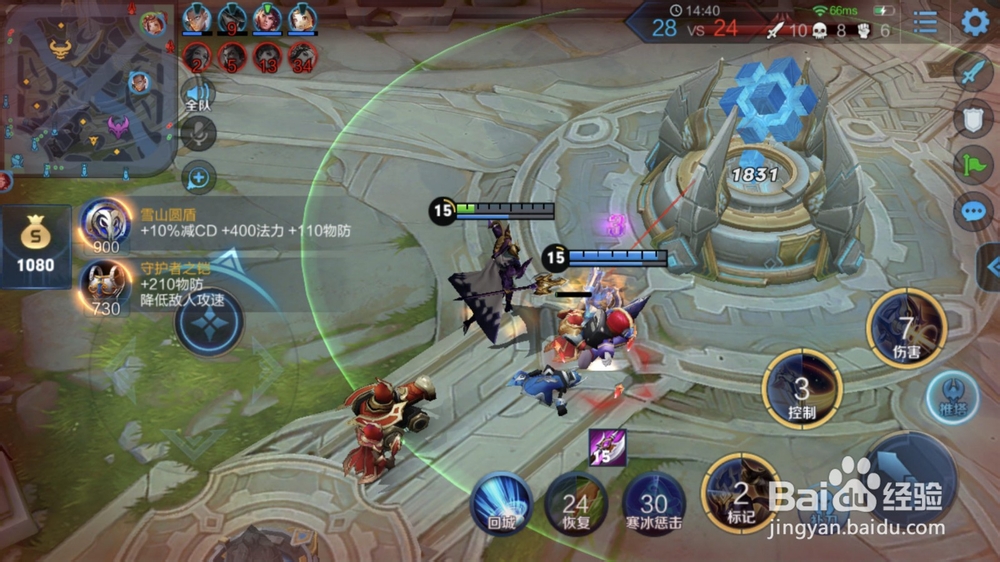
Task: Send the sword attack signal
Action: click(x=973, y=71)
